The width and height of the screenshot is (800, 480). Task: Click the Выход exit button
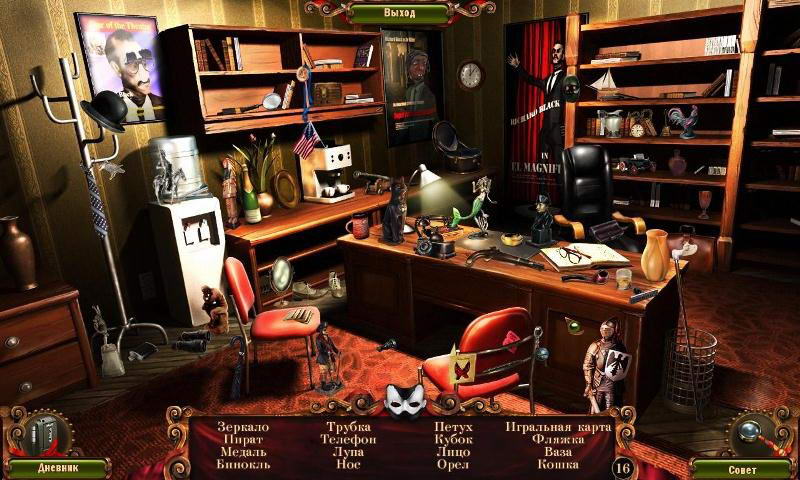[x=399, y=13]
